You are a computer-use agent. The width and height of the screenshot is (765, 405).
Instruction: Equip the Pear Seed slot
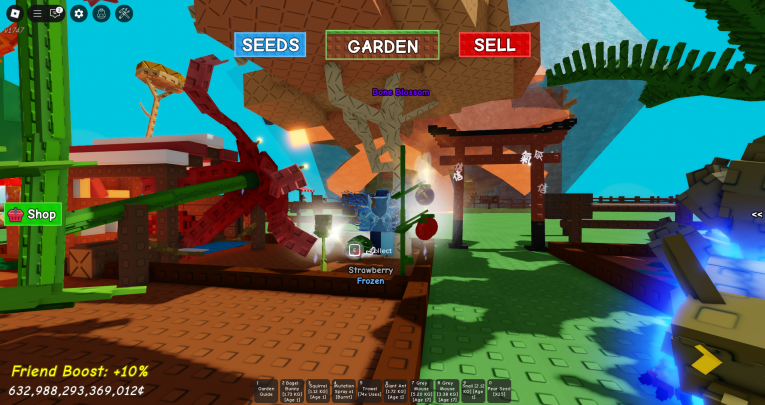point(499,390)
